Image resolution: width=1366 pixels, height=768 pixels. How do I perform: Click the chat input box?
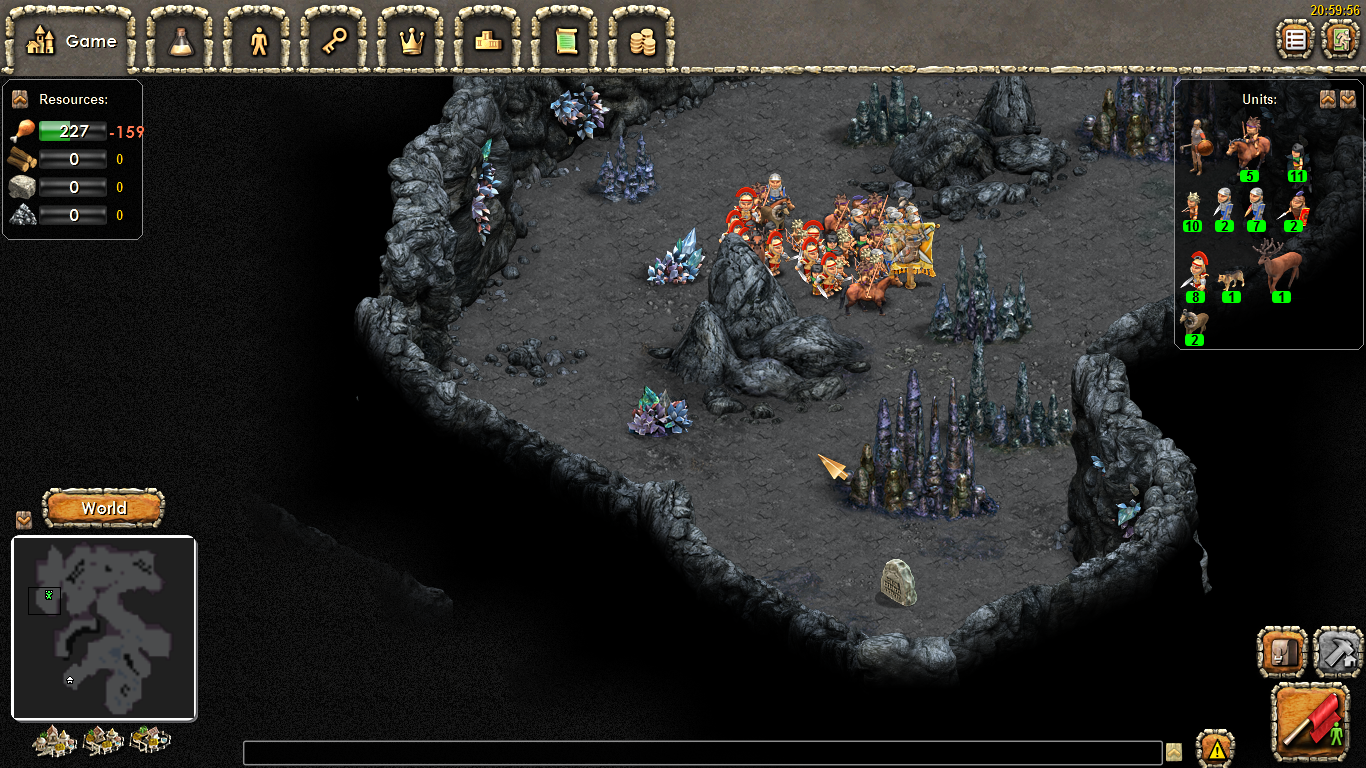[x=702, y=753]
